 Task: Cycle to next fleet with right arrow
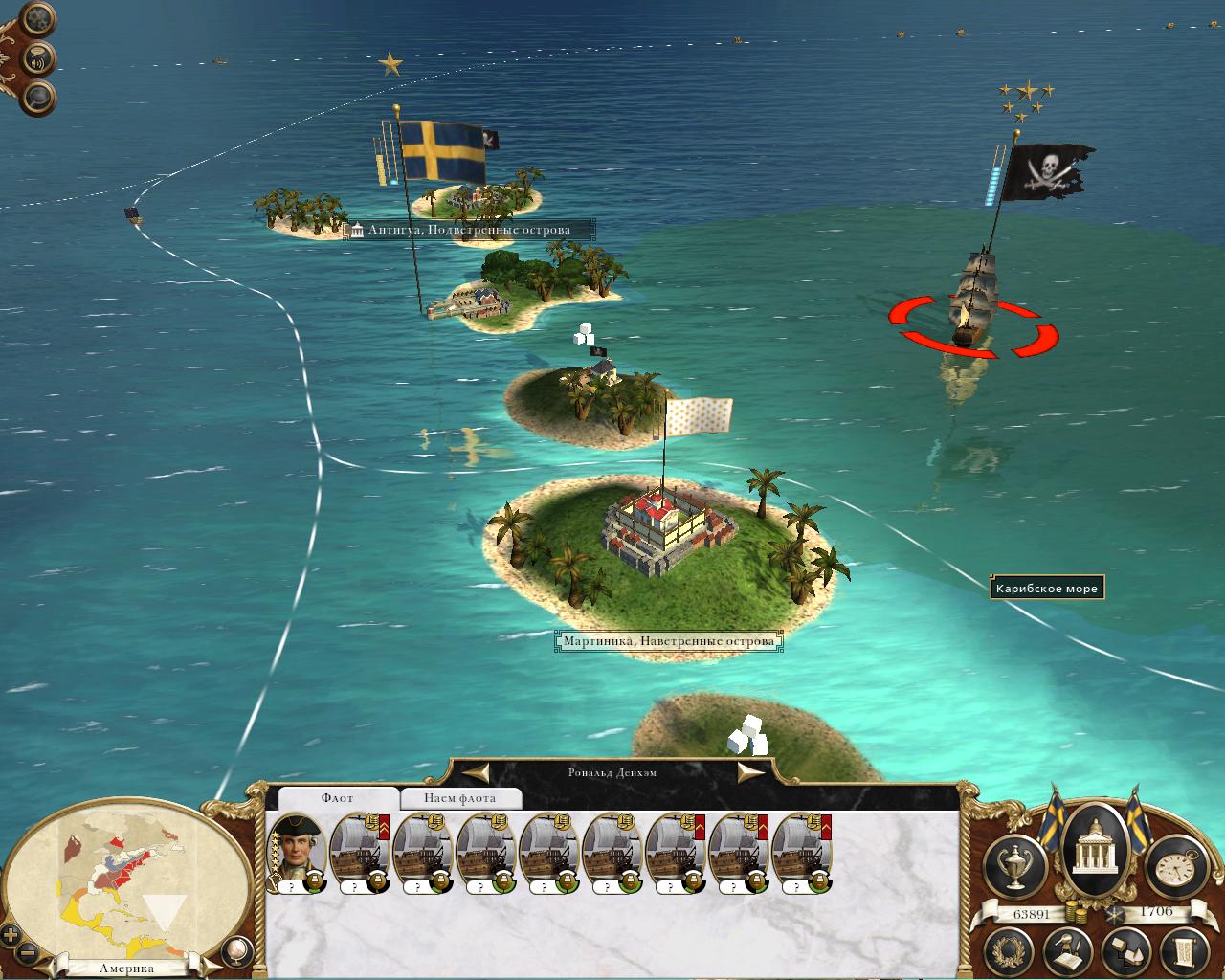click(x=750, y=771)
